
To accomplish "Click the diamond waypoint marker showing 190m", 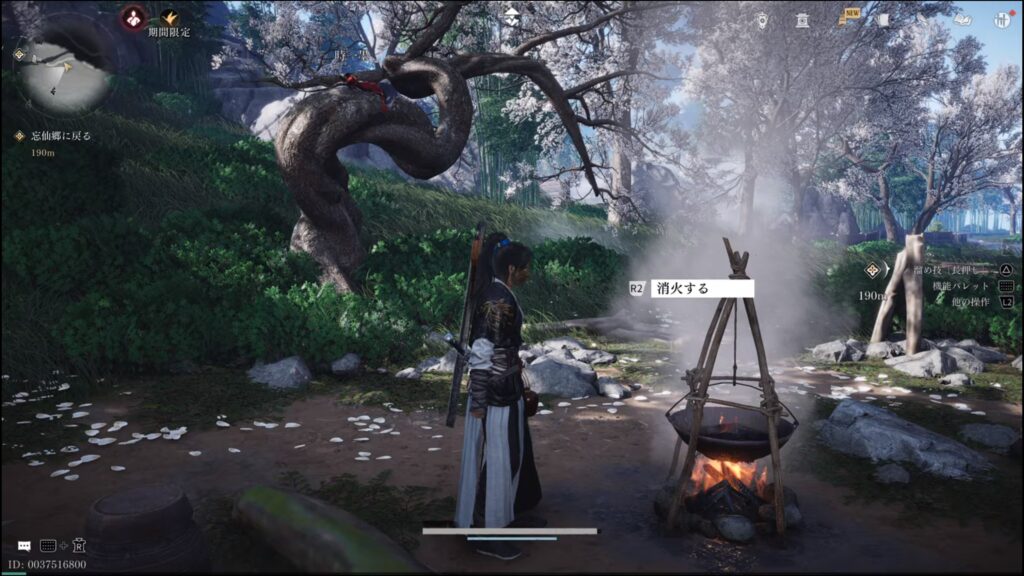I will click(874, 270).
